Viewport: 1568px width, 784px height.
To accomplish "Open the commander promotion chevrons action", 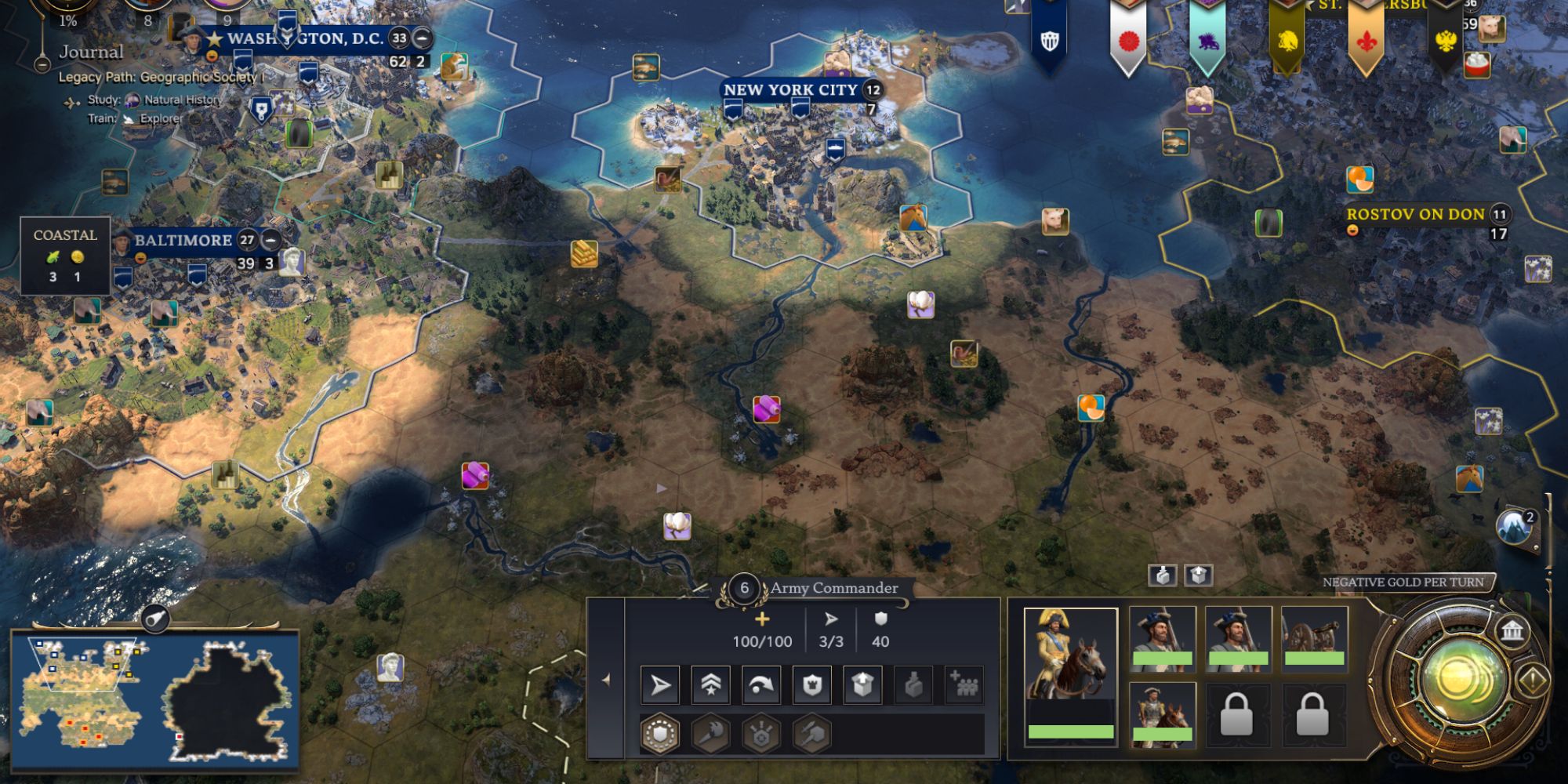I will pos(710,686).
